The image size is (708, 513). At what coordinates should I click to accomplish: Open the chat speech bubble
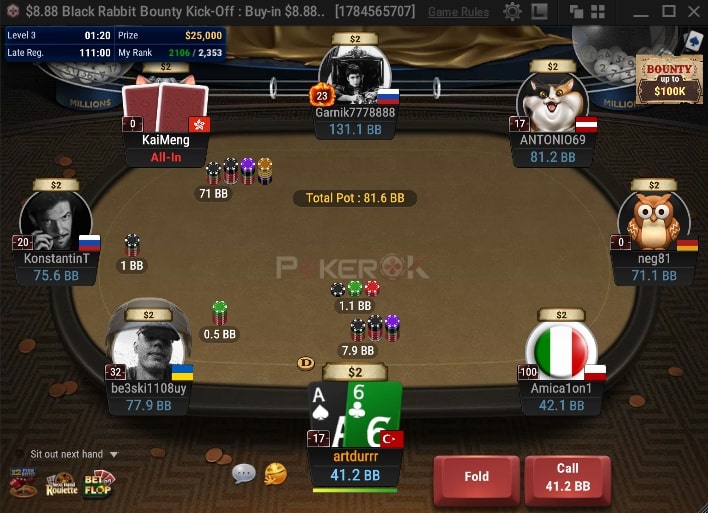(244, 473)
